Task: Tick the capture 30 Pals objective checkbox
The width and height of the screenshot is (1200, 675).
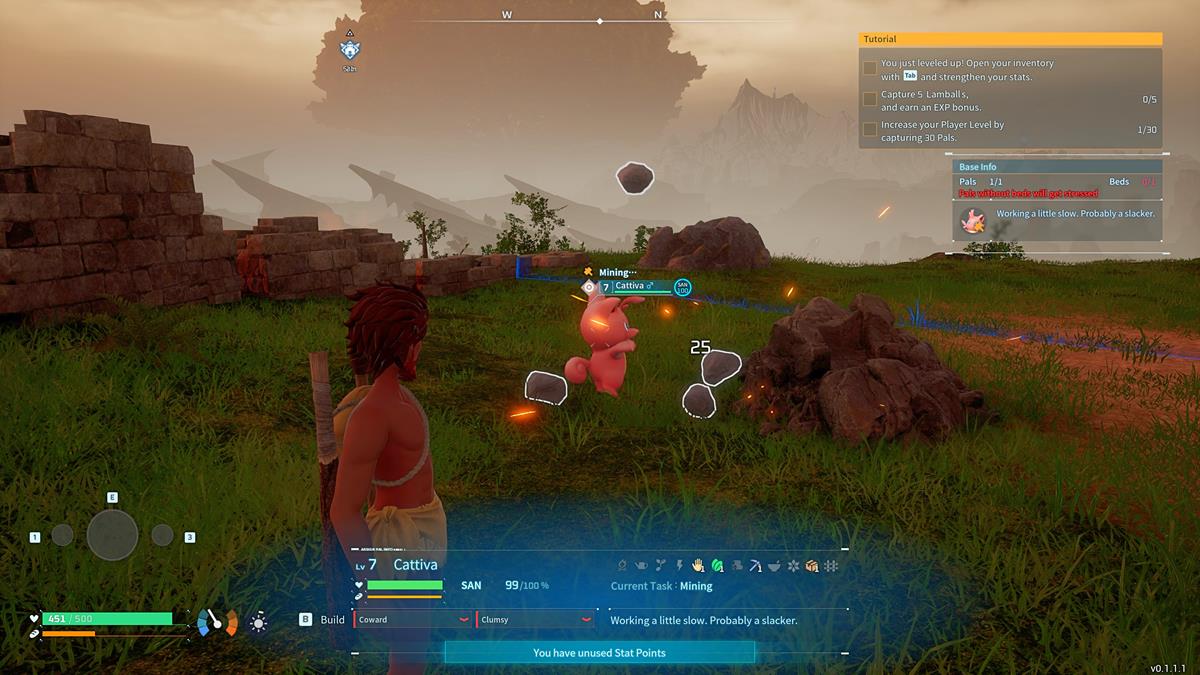Action: pyautogui.click(x=870, y=129)
